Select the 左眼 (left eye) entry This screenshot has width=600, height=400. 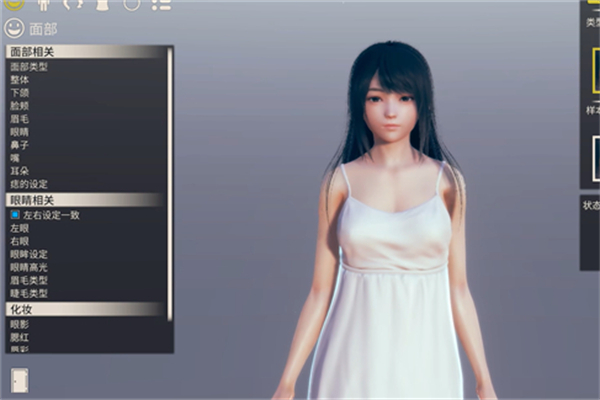pyautogui.click(x=20, y=227)
